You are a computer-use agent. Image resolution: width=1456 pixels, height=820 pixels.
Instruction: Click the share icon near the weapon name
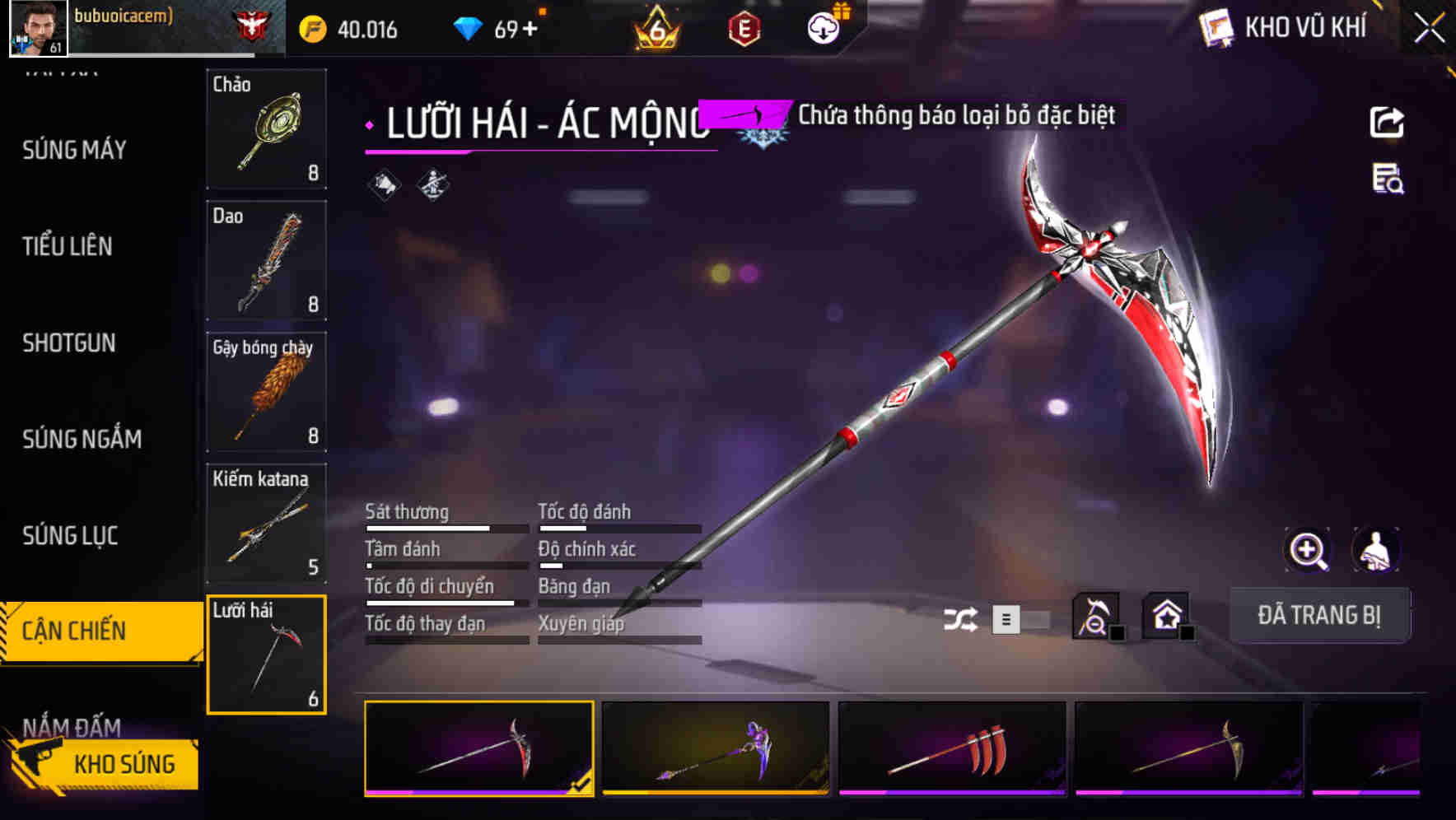[x=1388, y=122]
